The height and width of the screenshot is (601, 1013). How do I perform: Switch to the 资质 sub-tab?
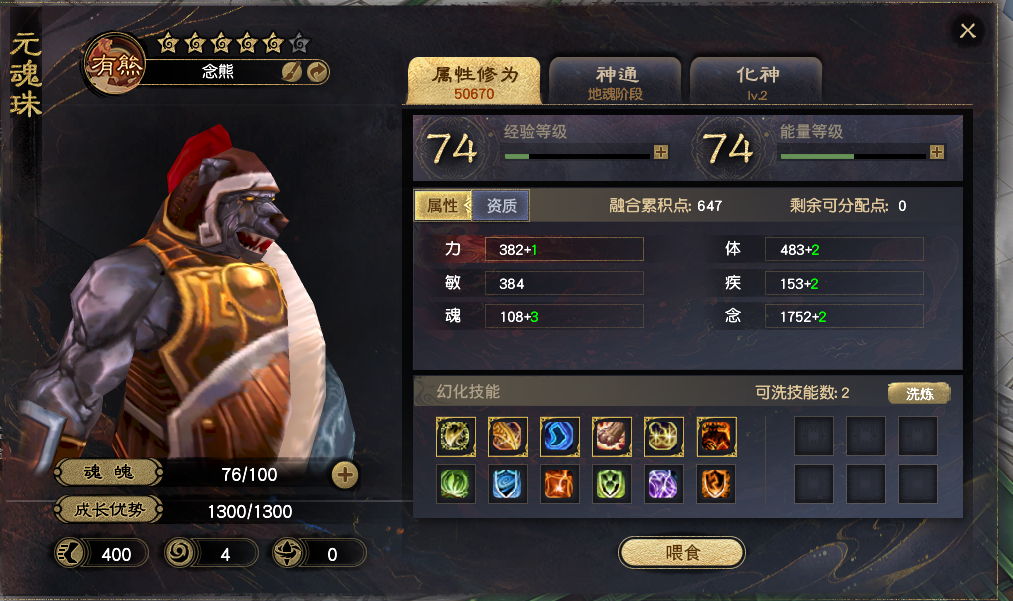tap(501, 206)
